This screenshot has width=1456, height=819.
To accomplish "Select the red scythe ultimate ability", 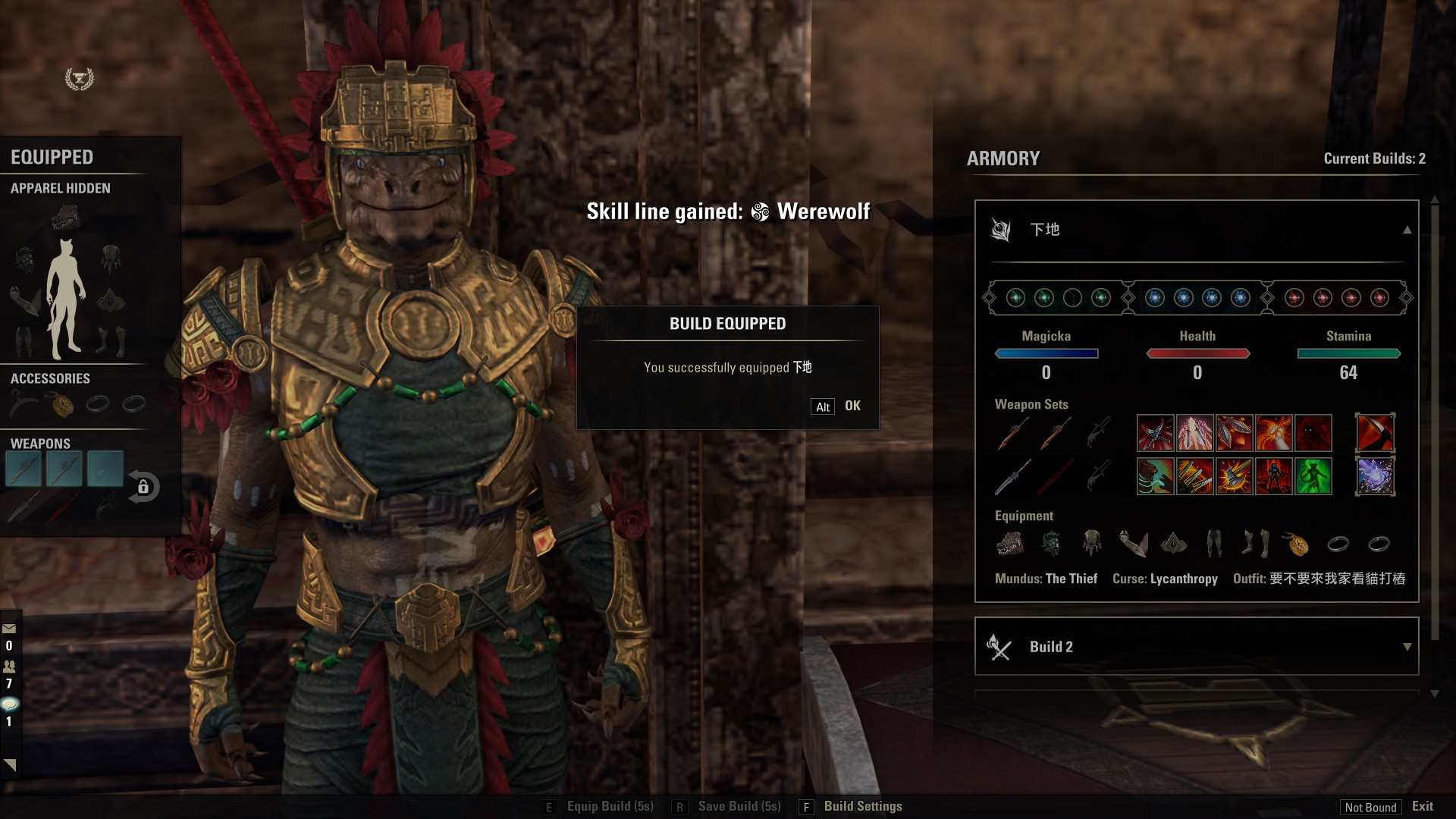I will 1375,433.
